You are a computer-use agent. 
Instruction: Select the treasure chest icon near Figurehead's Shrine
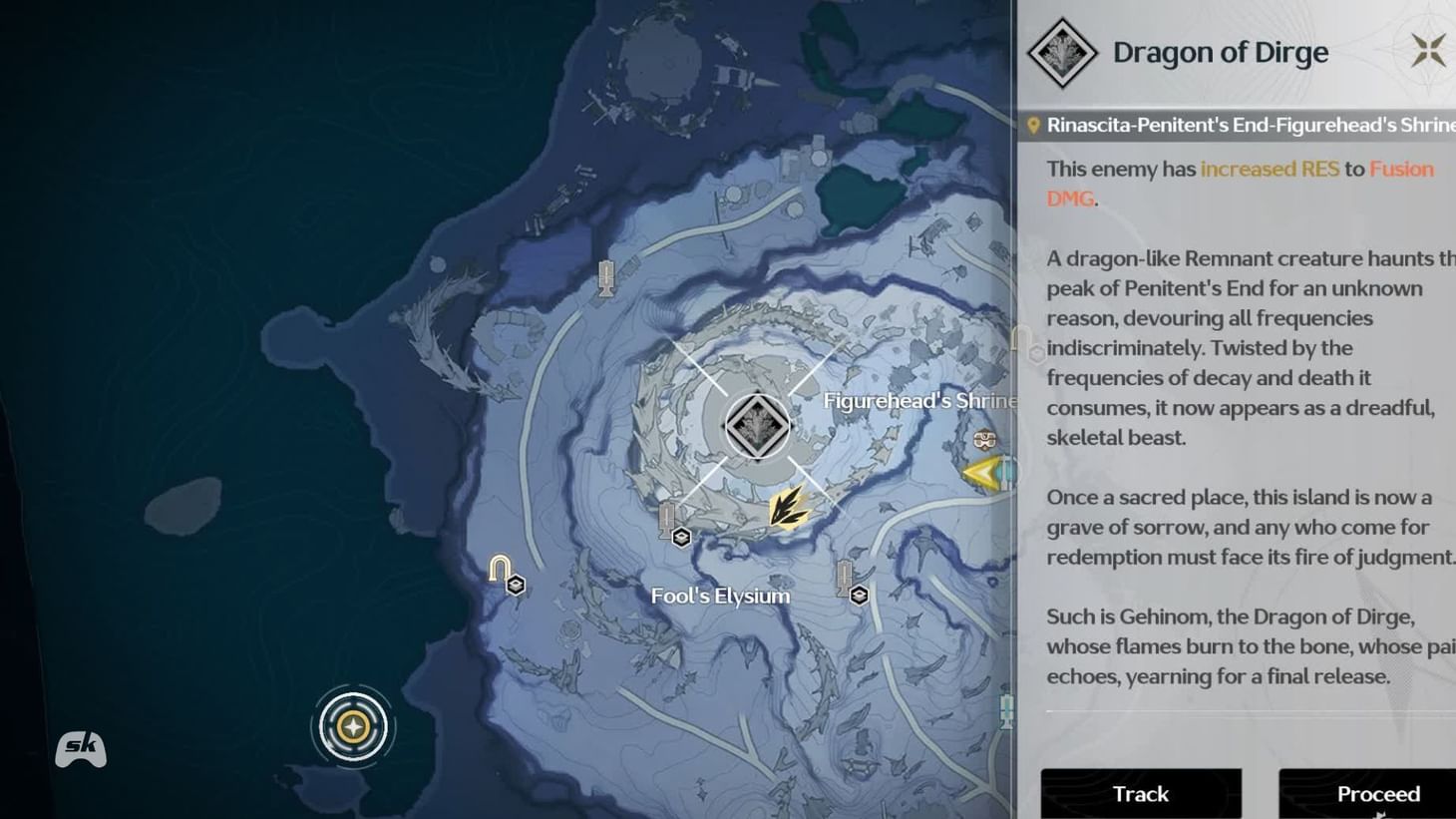click(984, 439)
